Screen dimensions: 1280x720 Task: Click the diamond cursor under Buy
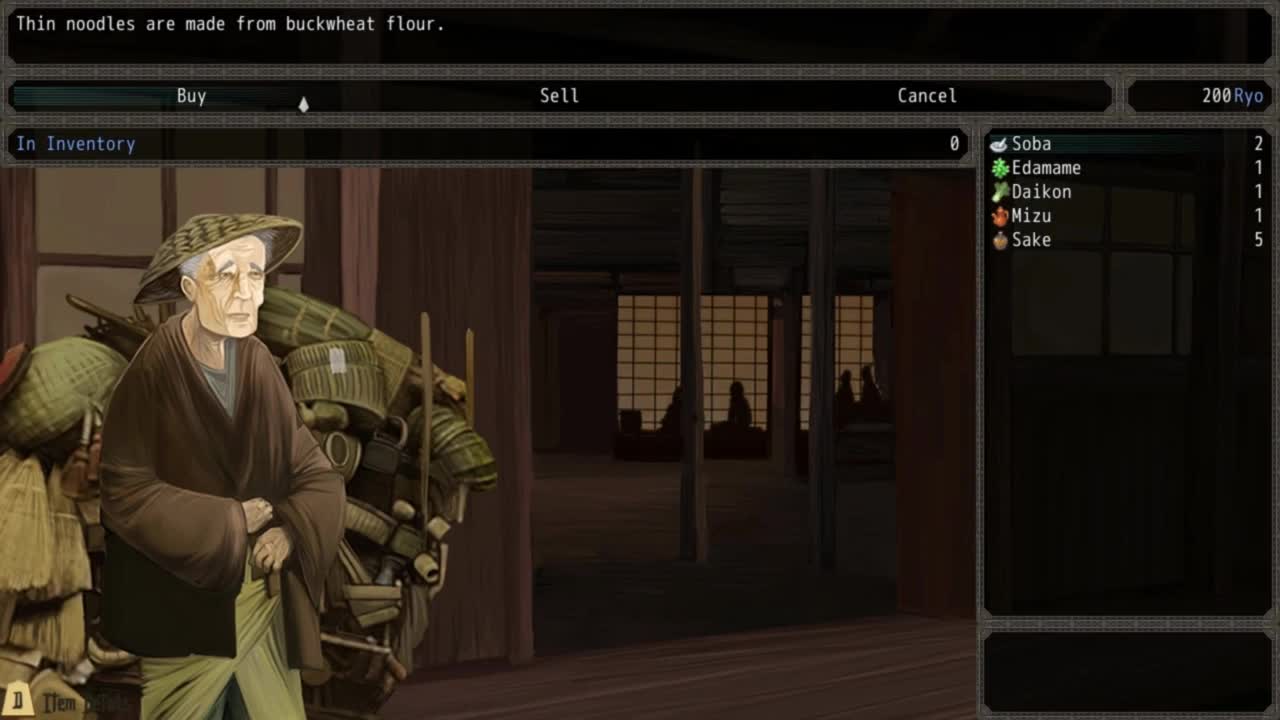[304, 104]
